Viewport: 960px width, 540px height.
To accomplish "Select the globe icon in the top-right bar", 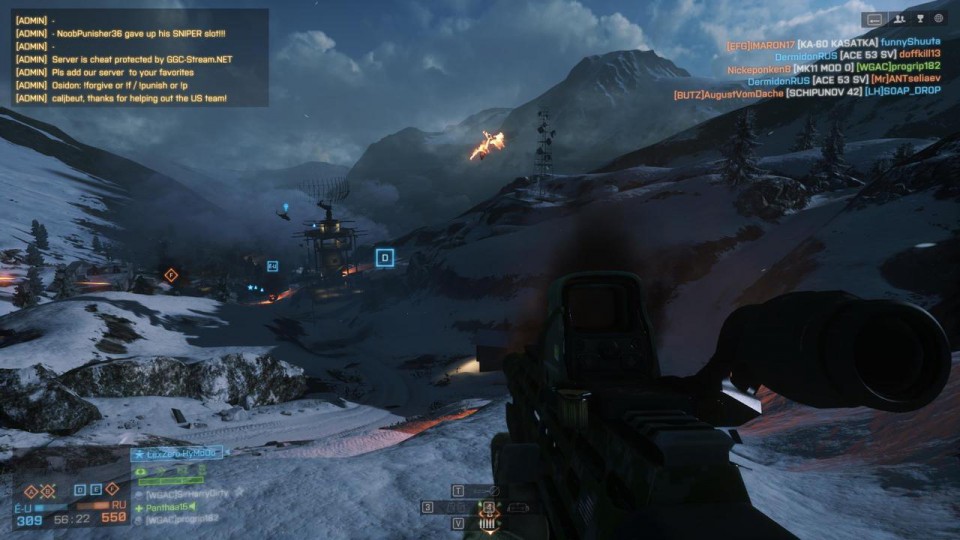I will pyautogui.click(x=938, y=18).
